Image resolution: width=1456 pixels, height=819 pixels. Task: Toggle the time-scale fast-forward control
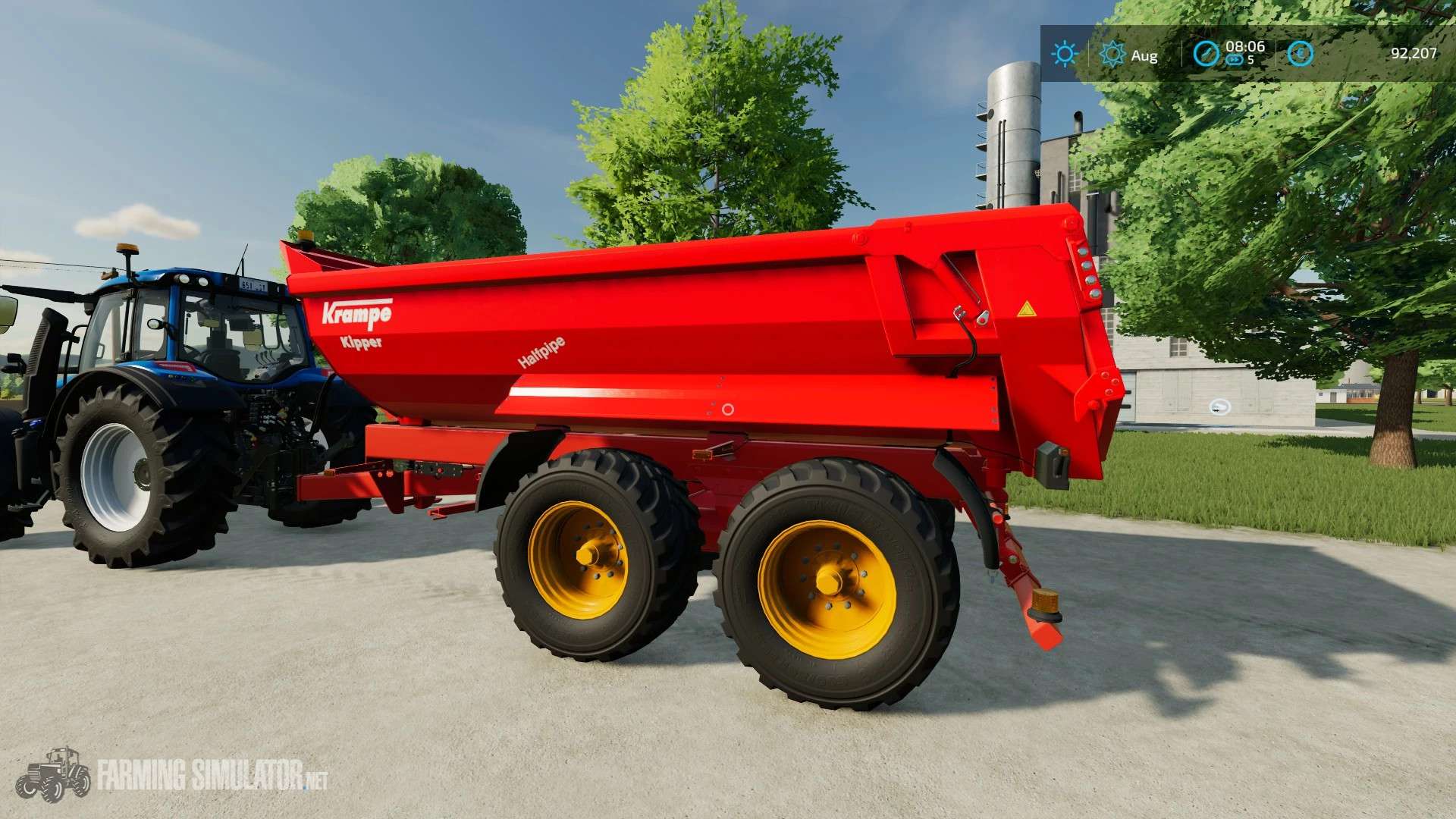click(x=1235, y=61)
